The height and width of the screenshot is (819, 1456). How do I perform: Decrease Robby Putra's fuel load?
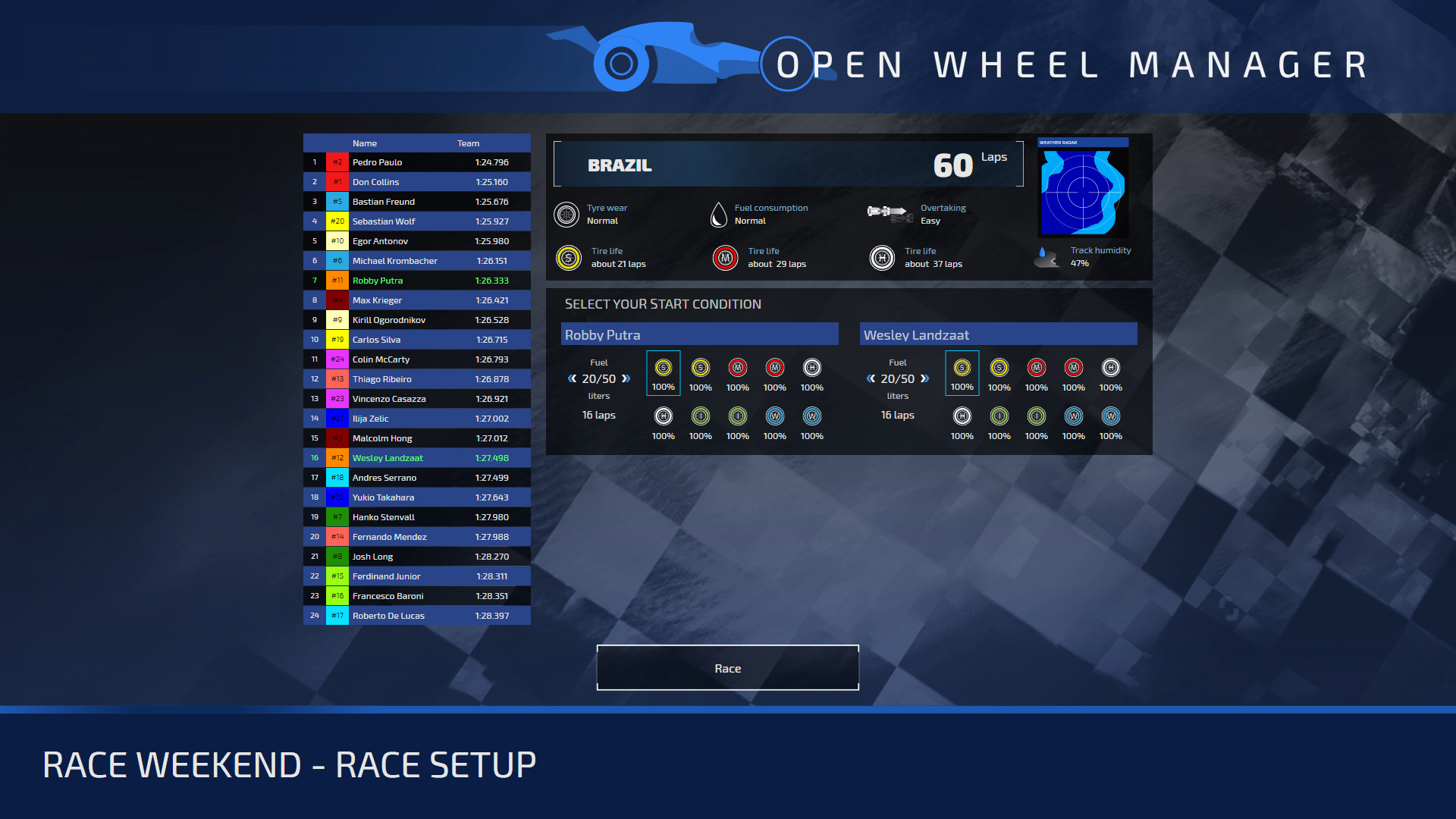(x=572, y=378)
